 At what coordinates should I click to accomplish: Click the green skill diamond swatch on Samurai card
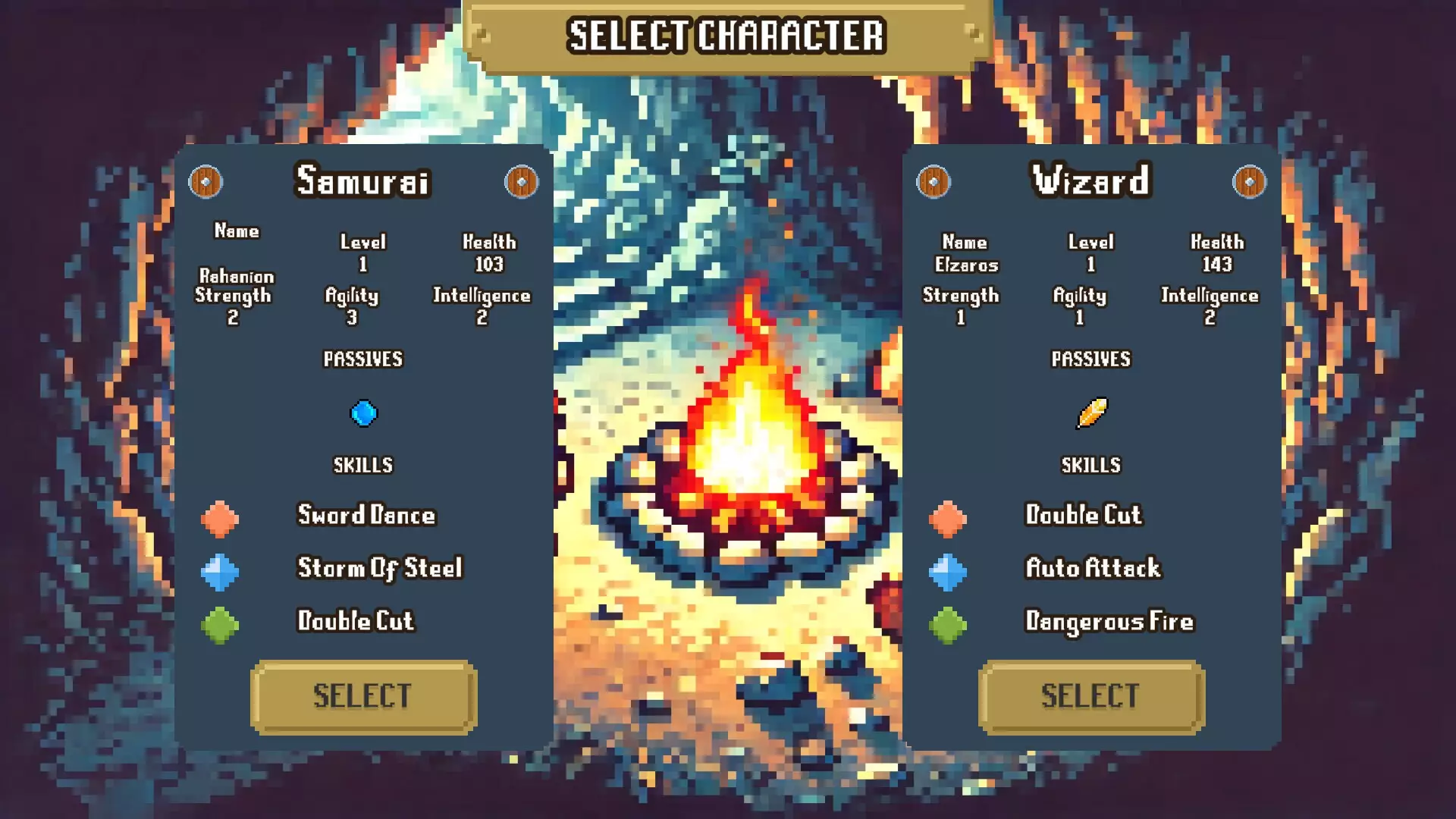(220, 624)
